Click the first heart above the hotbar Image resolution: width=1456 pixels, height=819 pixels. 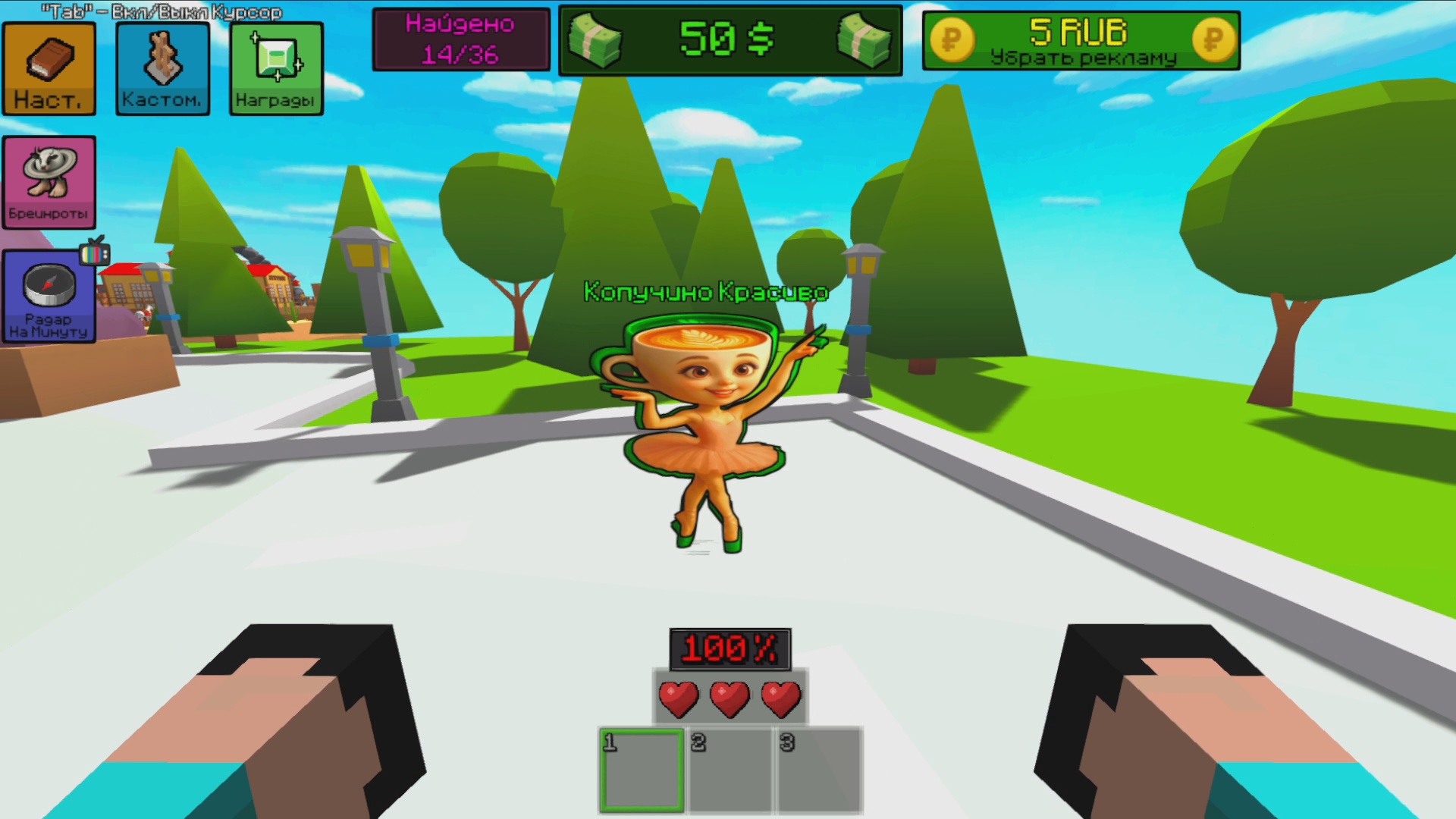(x=679, y=698)
